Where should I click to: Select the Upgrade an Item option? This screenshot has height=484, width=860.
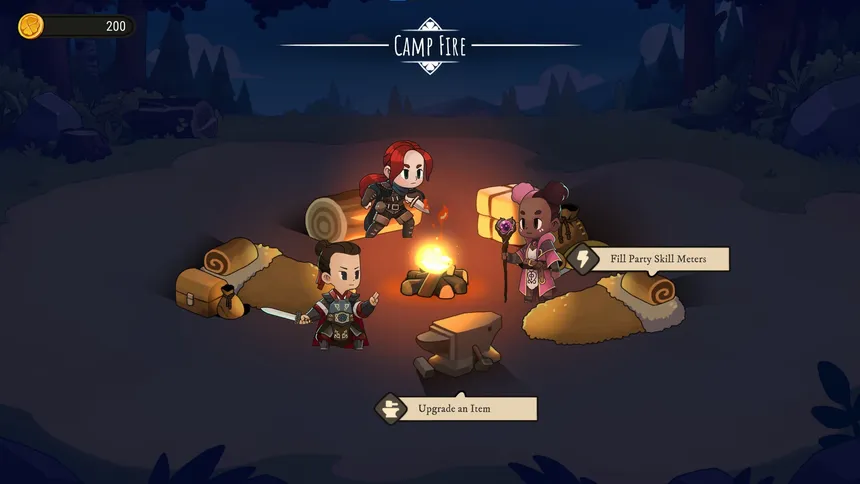tap(456, 408)
